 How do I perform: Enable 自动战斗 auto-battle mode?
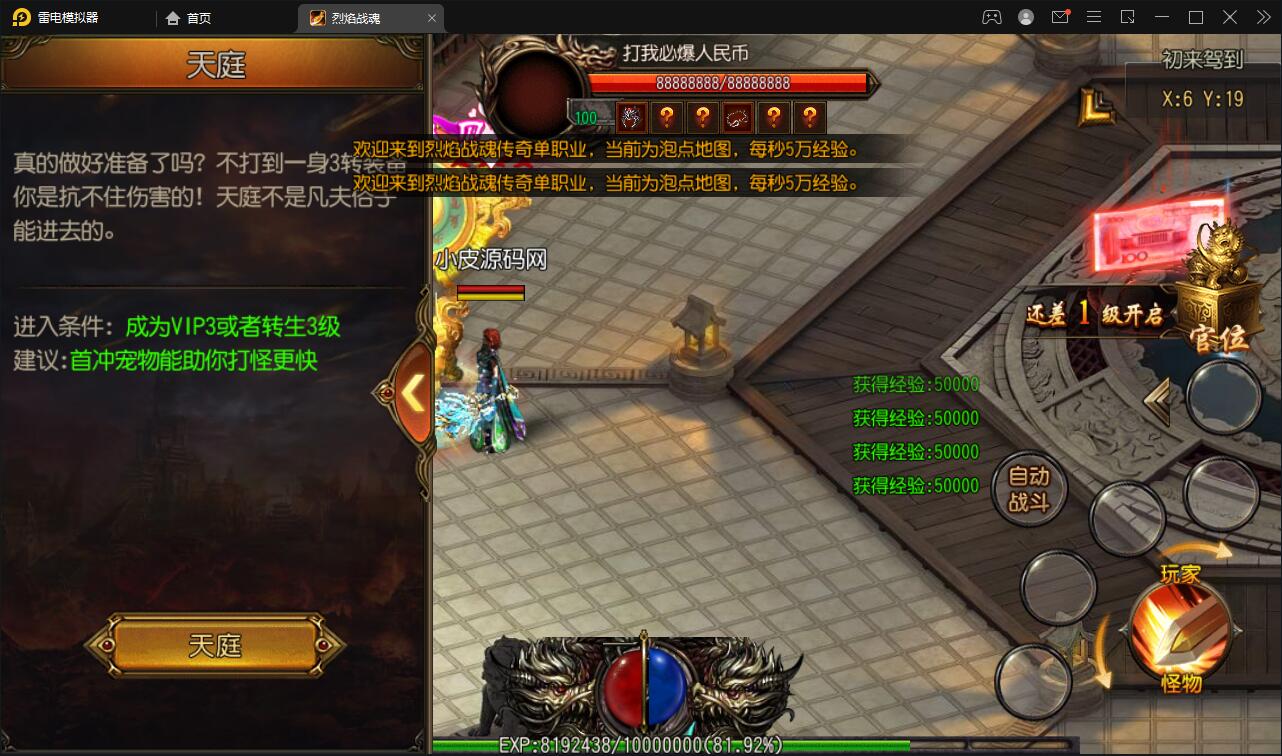tap(1031, 487)
